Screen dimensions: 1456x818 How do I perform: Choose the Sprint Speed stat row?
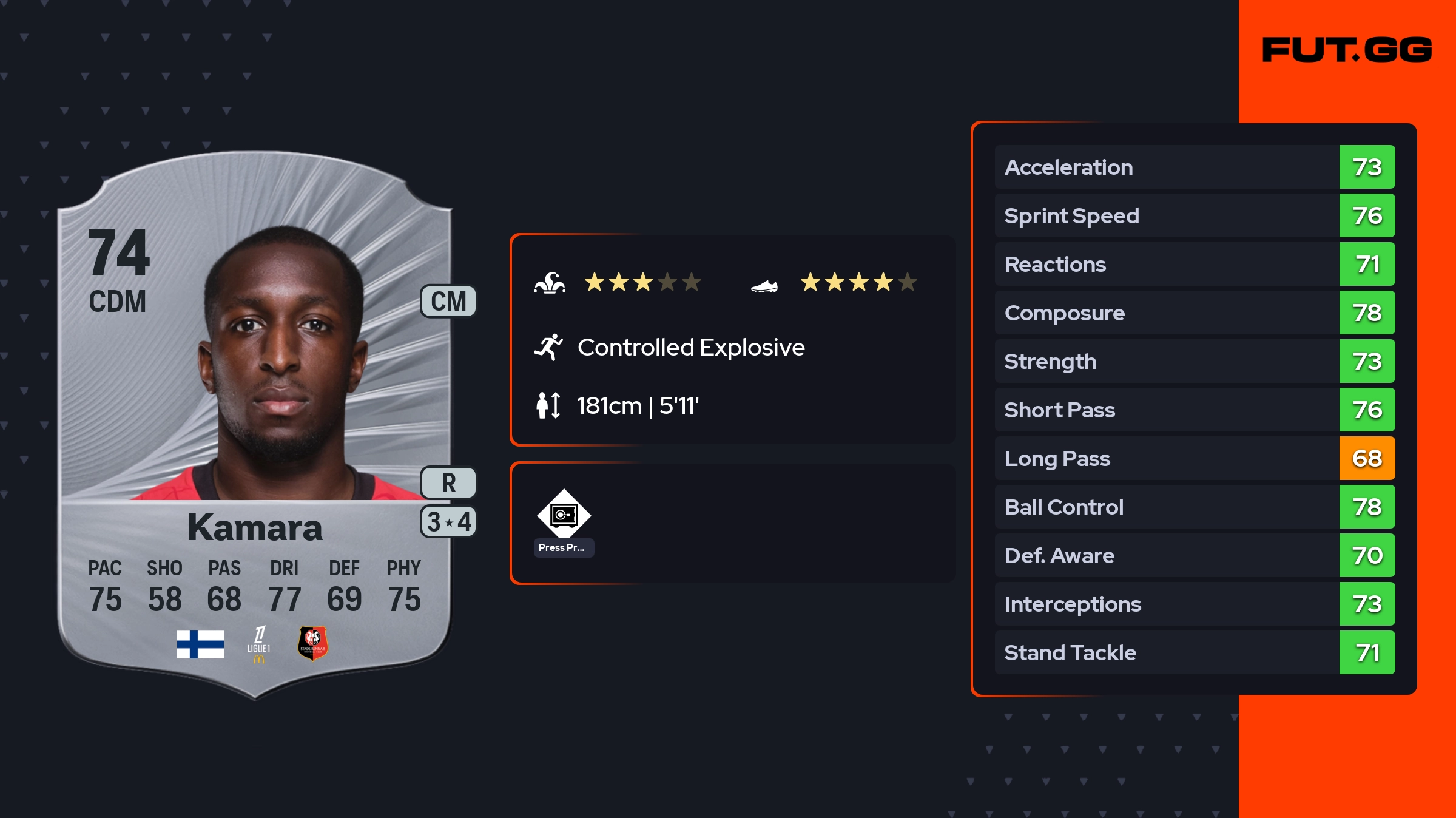pos(1194,215)
